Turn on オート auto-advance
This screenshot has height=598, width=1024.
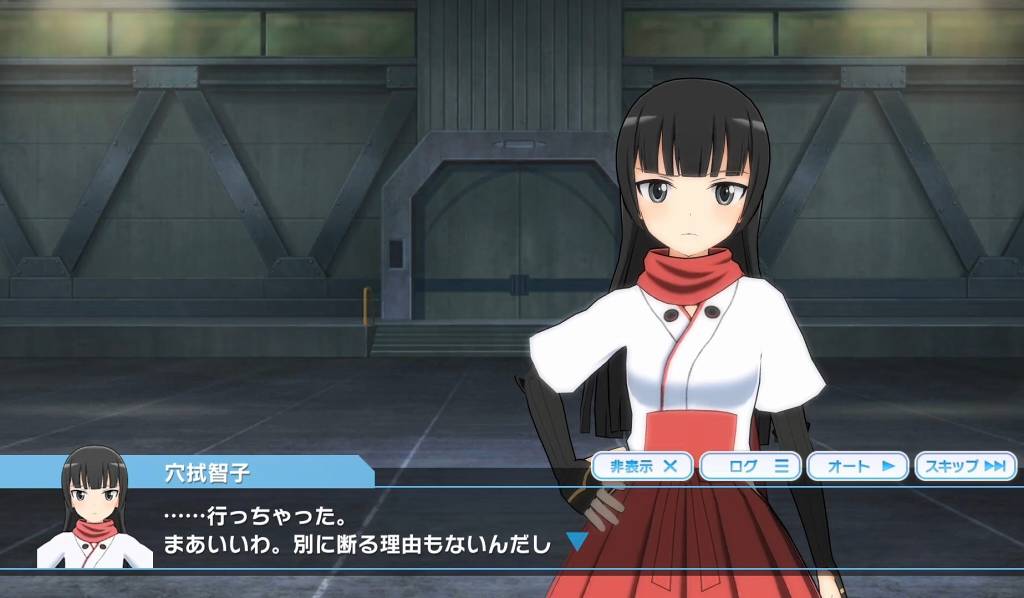click(x=857, y=465)
